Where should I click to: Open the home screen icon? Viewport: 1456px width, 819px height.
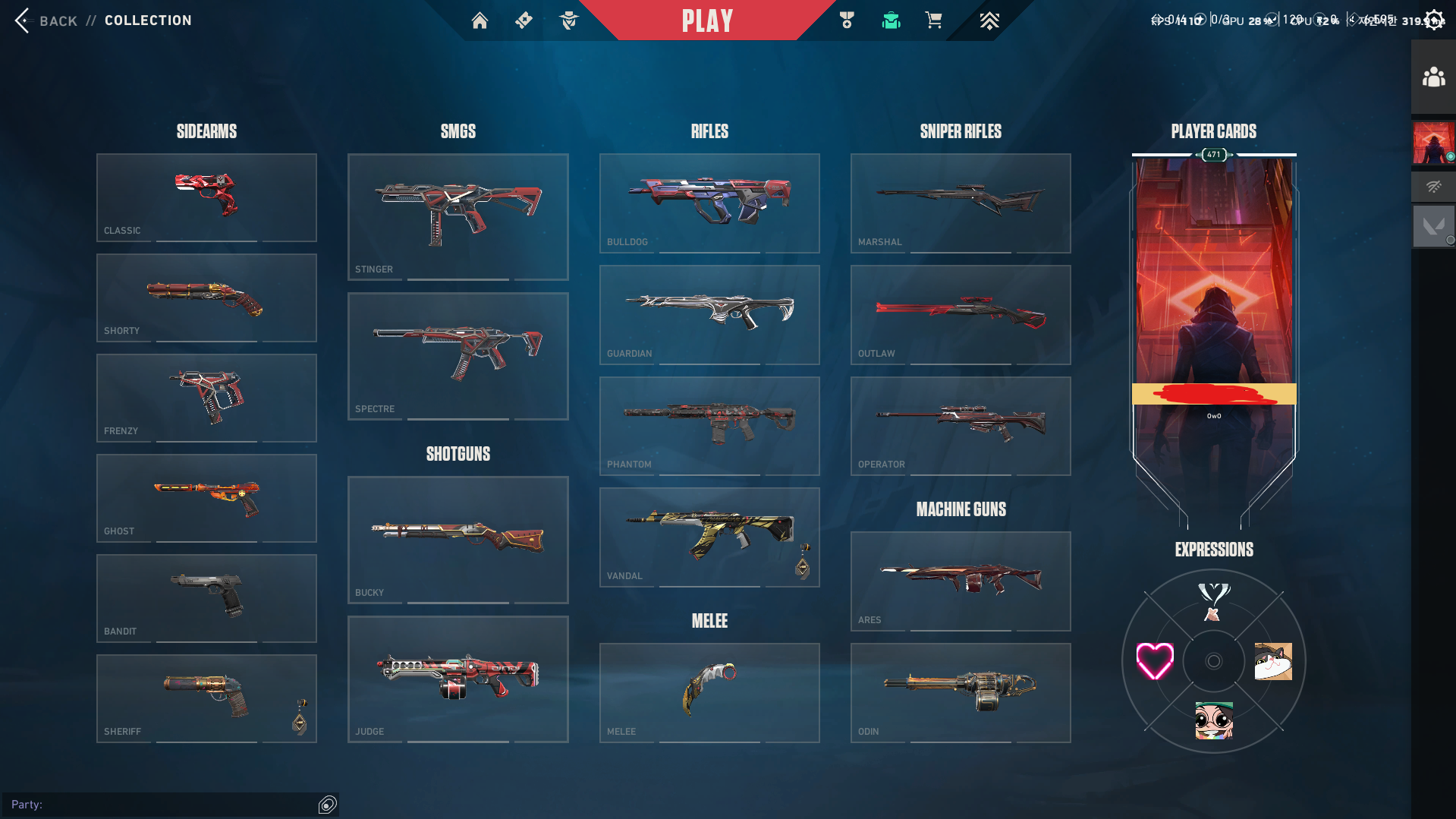click(x=480, y=20)
